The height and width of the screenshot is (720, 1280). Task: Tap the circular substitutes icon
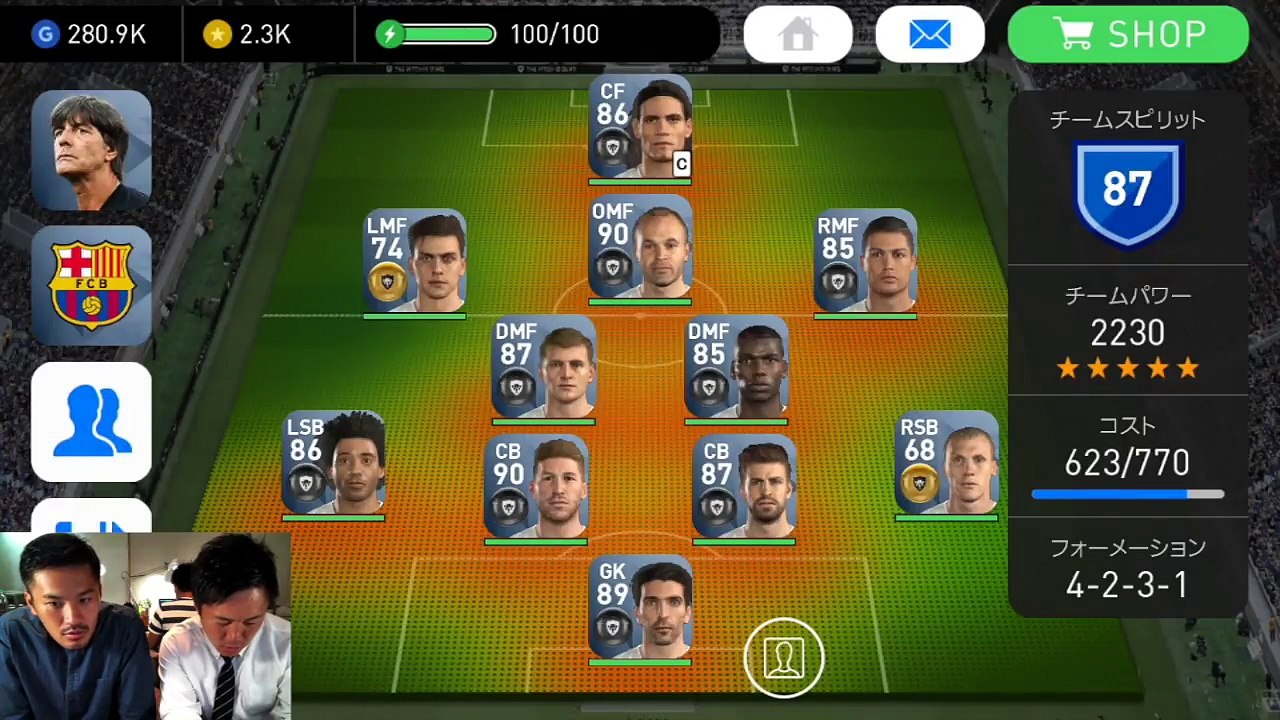[783, 657]
